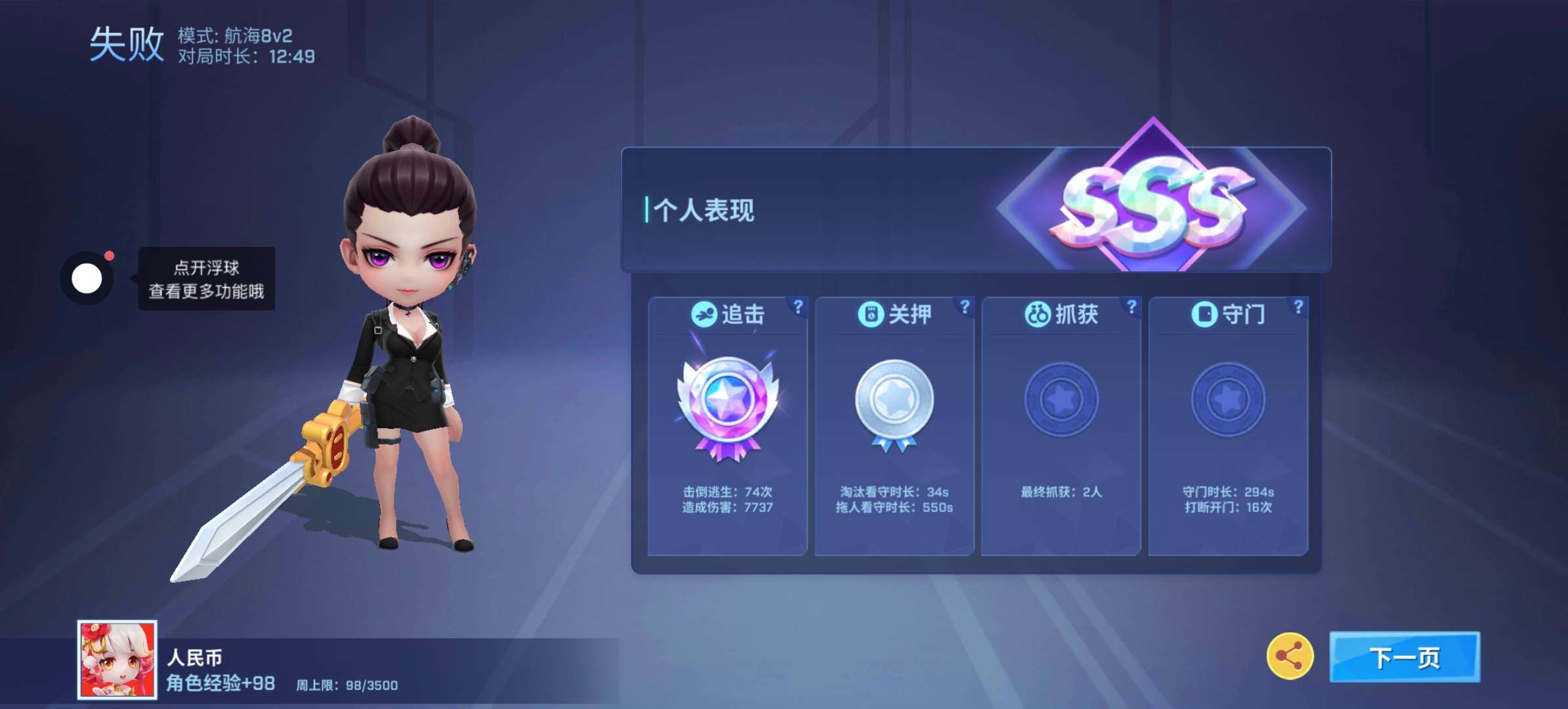The image size is (1568, 709).
Task: Tap the yellow share button
Action: click(1290, 656)
